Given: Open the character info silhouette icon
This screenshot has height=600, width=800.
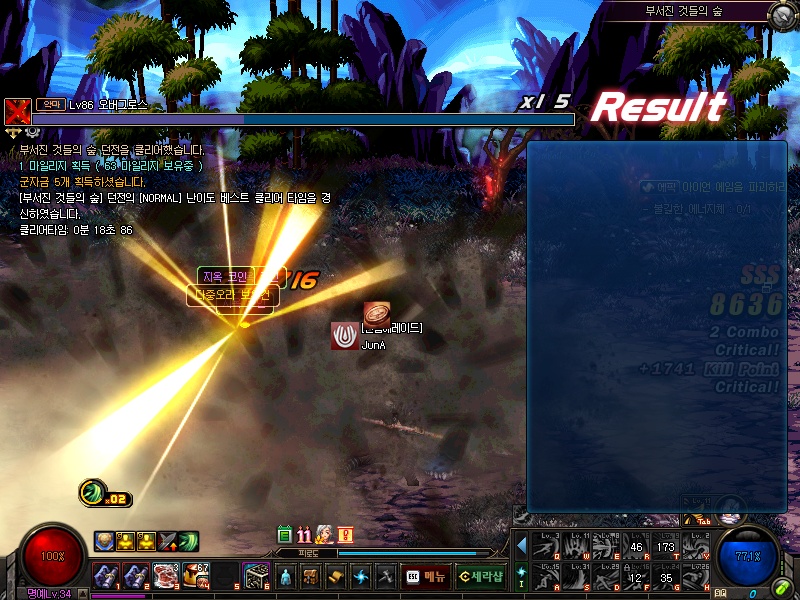Looking at the screenshot, I should (x=286, y=576).
